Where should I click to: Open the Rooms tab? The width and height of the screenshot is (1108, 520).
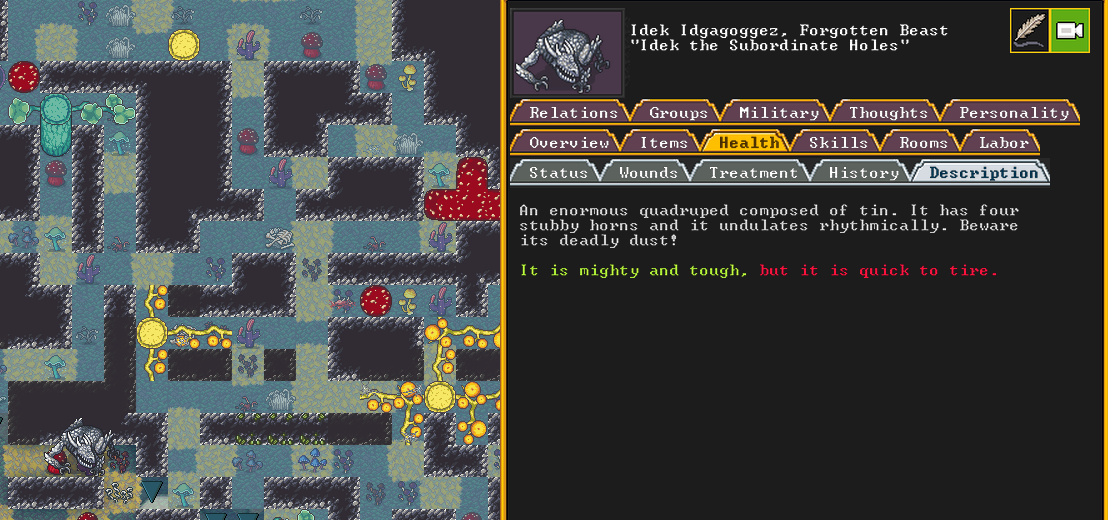[x=922, y=143]
